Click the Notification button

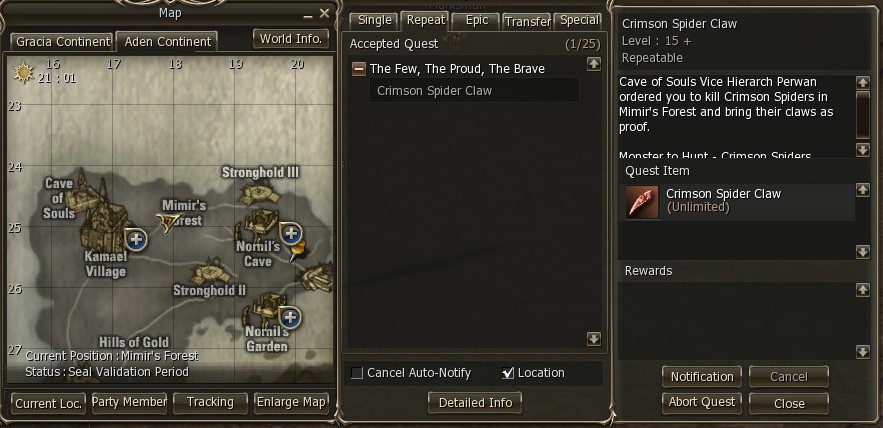point(701,376)
